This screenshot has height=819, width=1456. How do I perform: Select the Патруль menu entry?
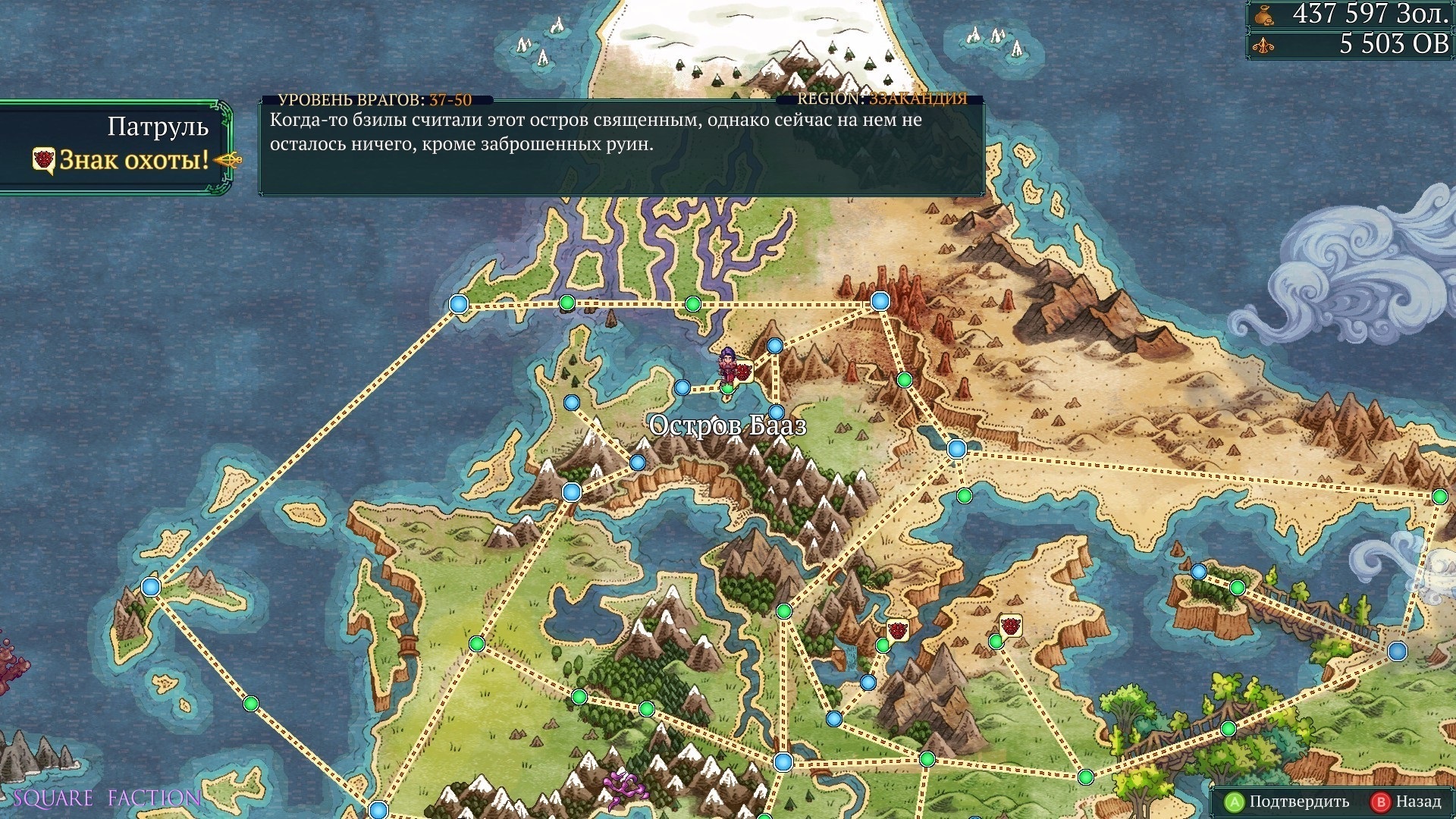point(158,127)
